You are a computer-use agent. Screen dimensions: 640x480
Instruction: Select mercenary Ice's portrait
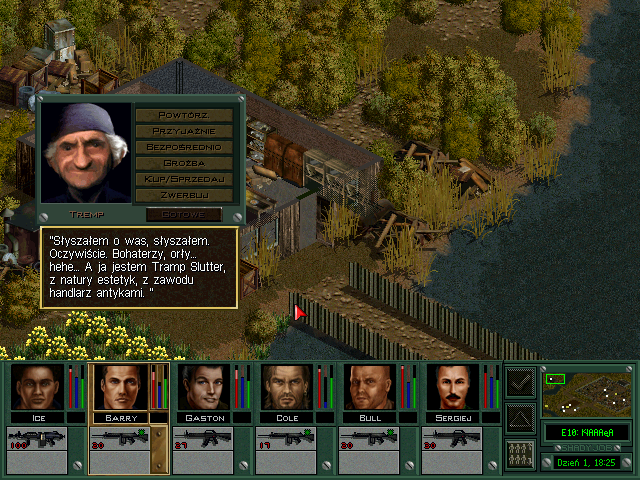point(37,387)
